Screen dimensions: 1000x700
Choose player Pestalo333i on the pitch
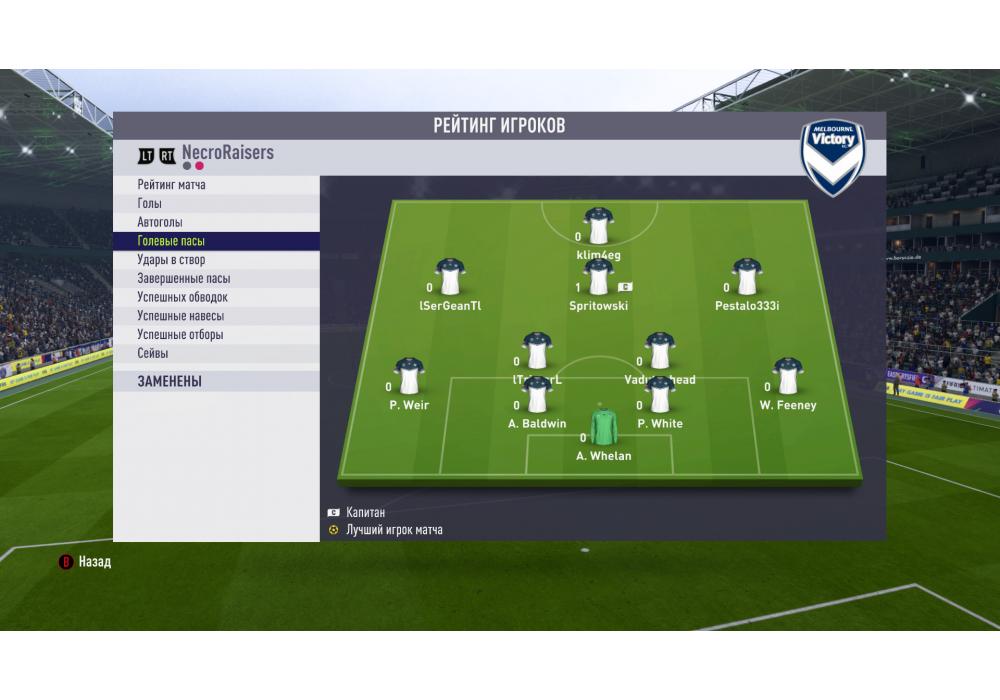pyautogui.click(x=747, y=279)
